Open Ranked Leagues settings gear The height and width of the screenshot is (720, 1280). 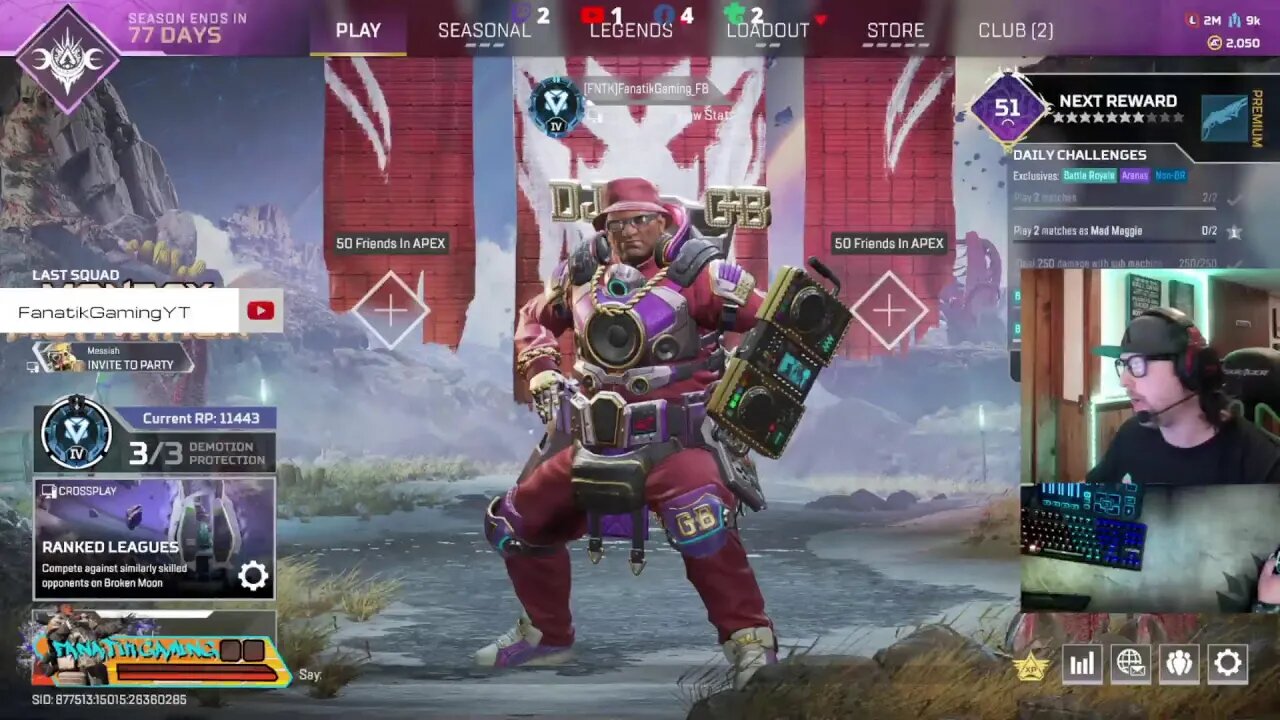pyautogui.click(x=253, y=575)
